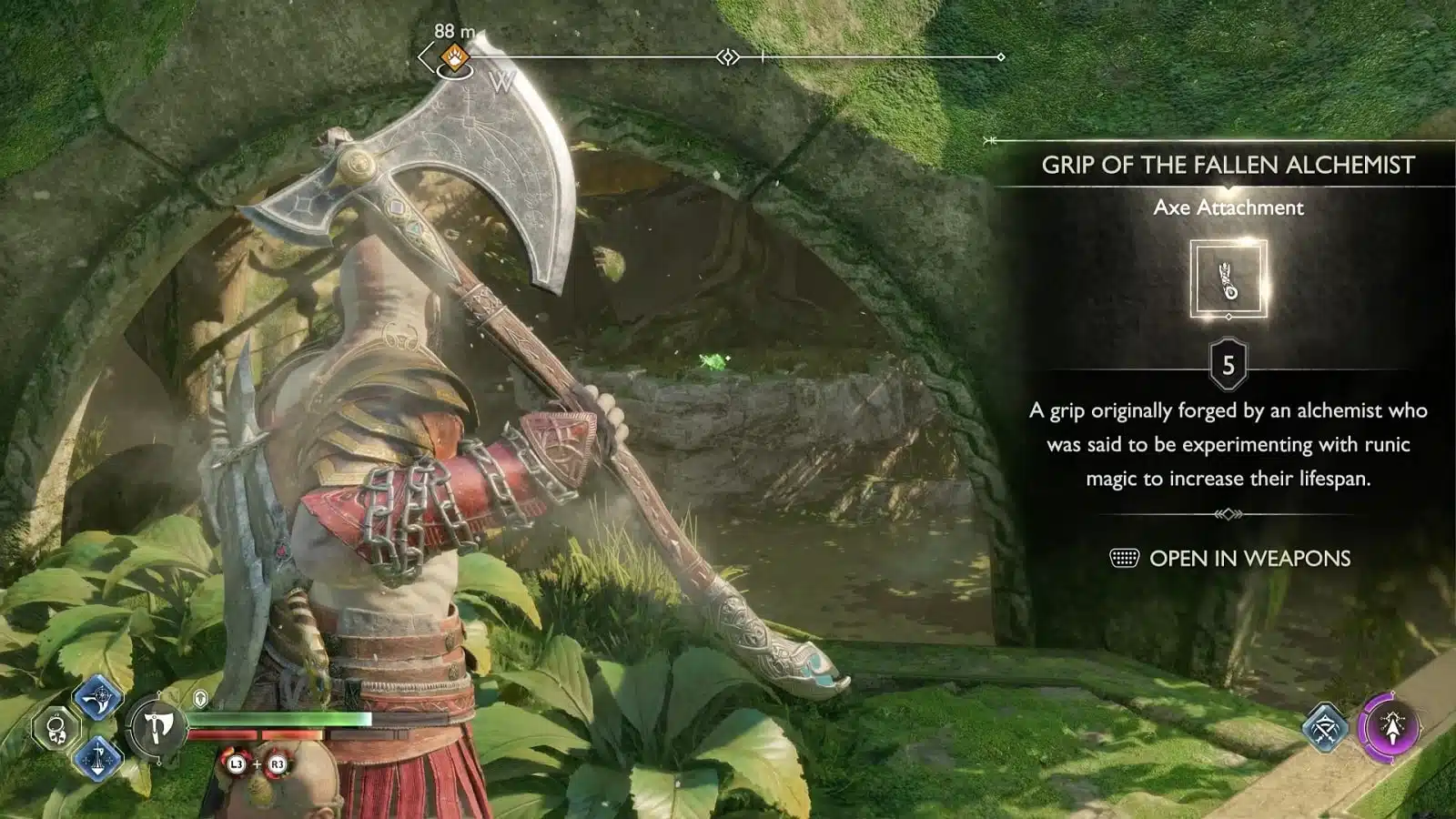The image size is (1456, 819).
Task: Select the Grip of the Fallen Alchemist icon
Action: tap(1228, 280)
